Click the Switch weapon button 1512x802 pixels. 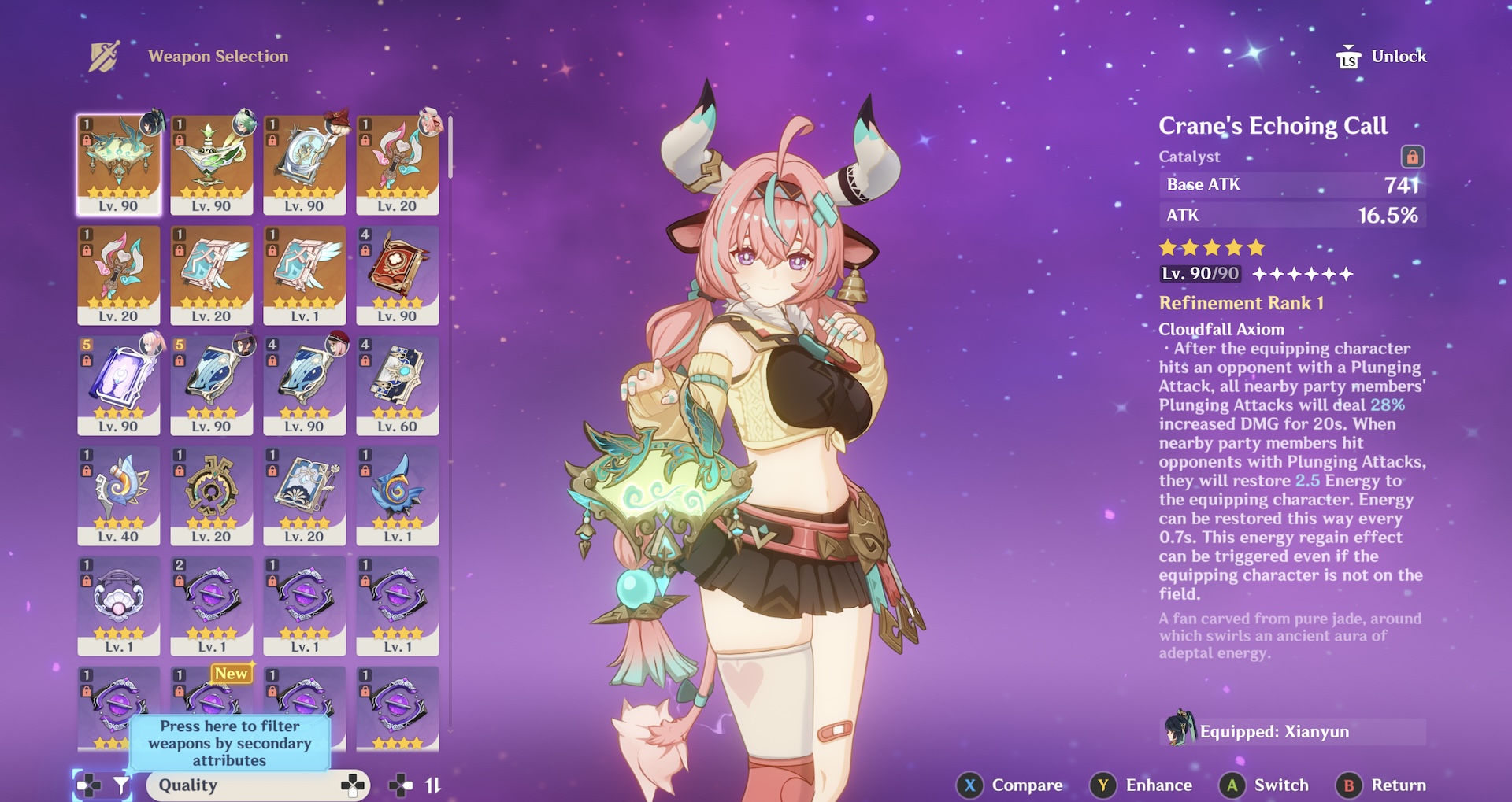tap(1265, 785)
